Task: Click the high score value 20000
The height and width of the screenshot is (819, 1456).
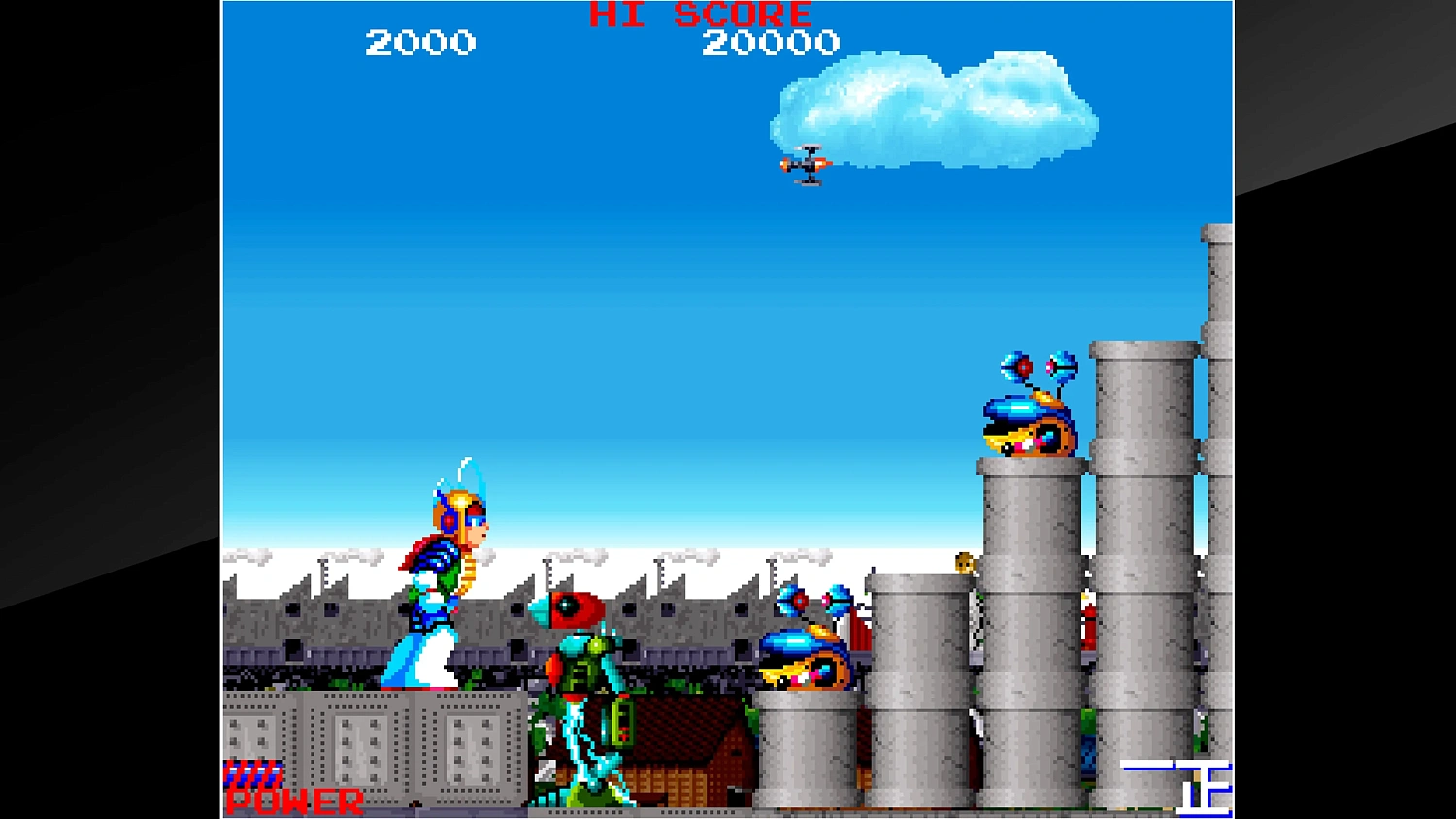Action: click(772, 42)
